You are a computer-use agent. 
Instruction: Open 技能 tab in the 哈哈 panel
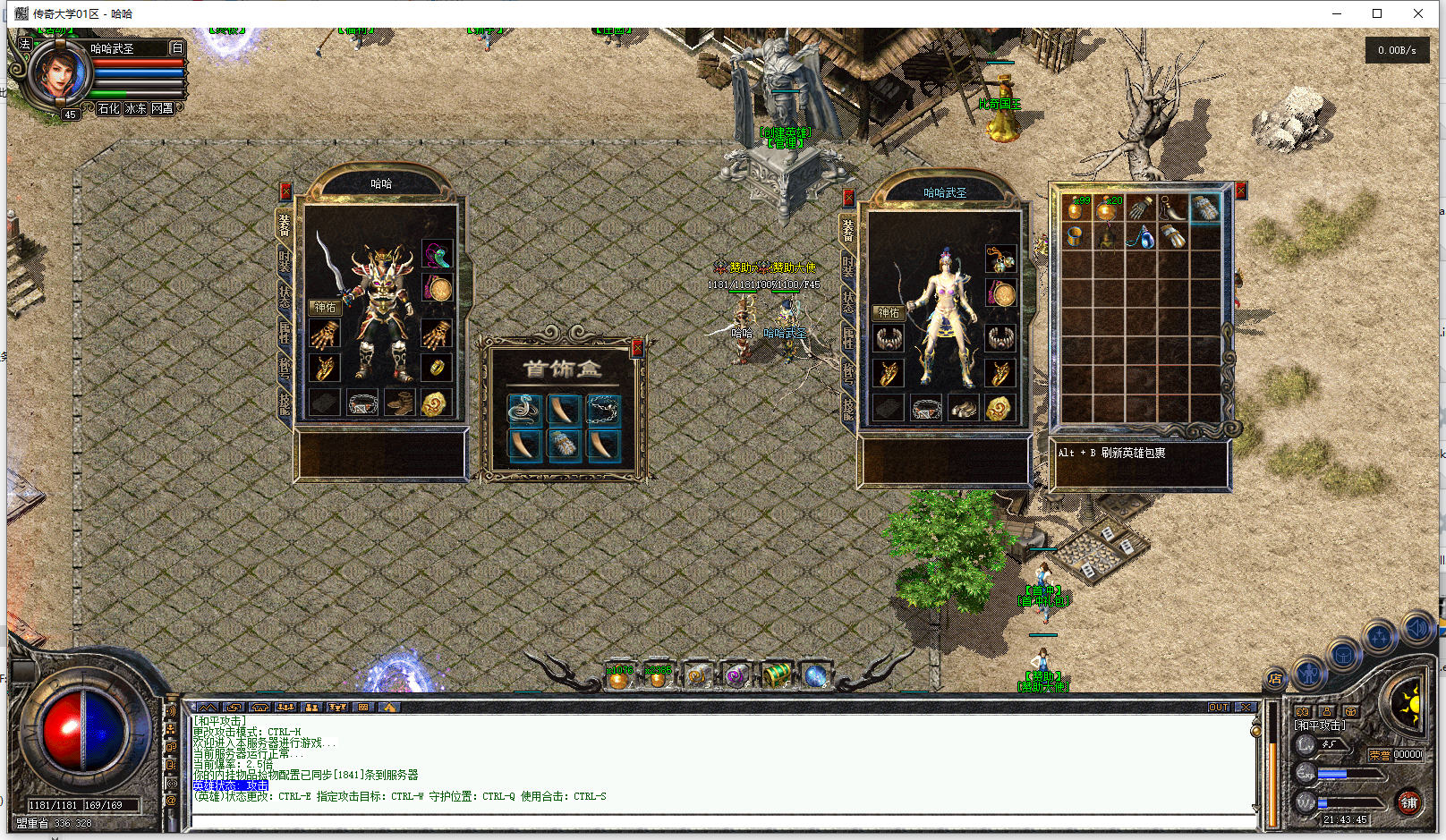click(x=285, y=405)
